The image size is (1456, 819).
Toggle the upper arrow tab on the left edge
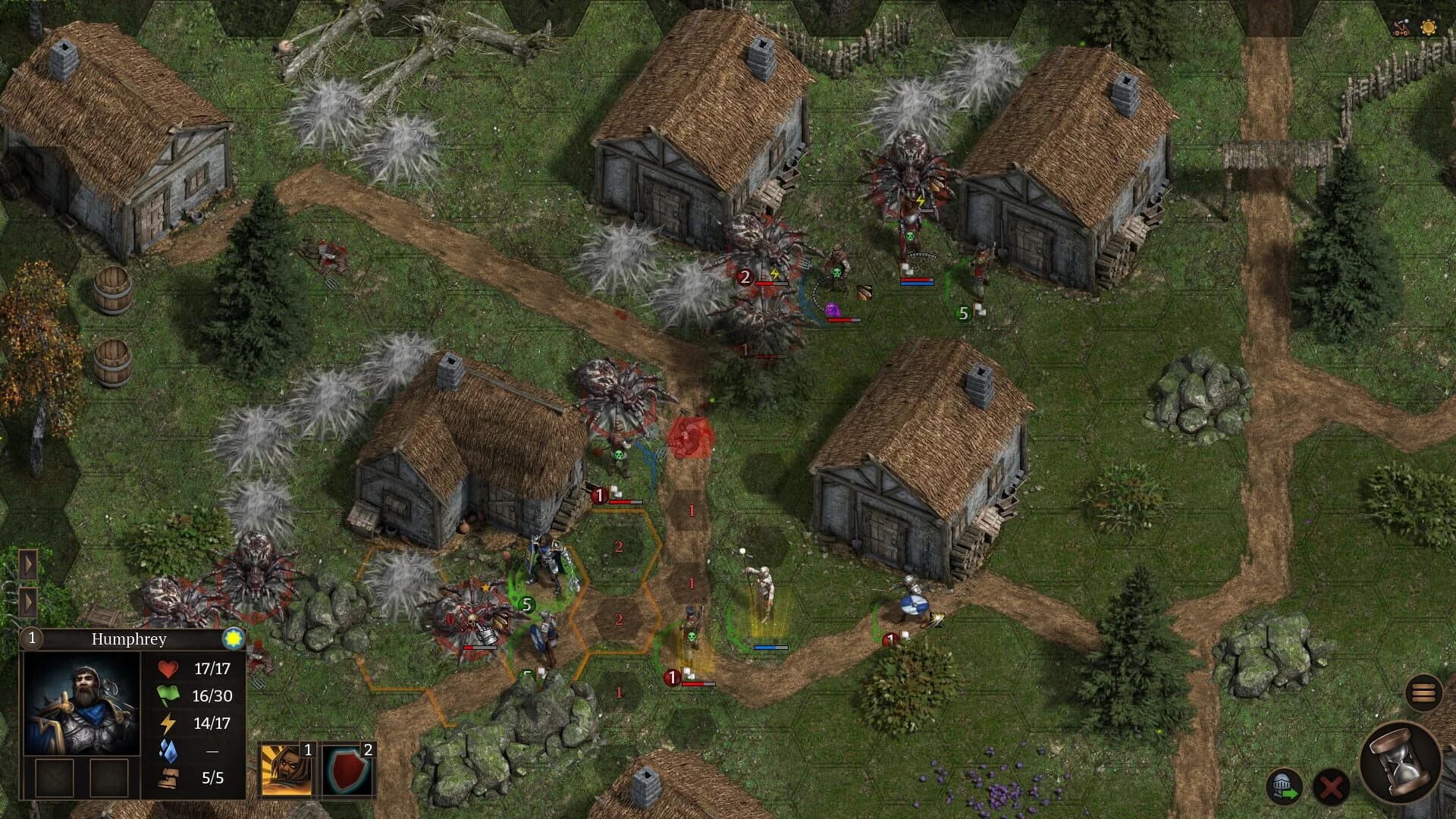[x=29, y=565]
